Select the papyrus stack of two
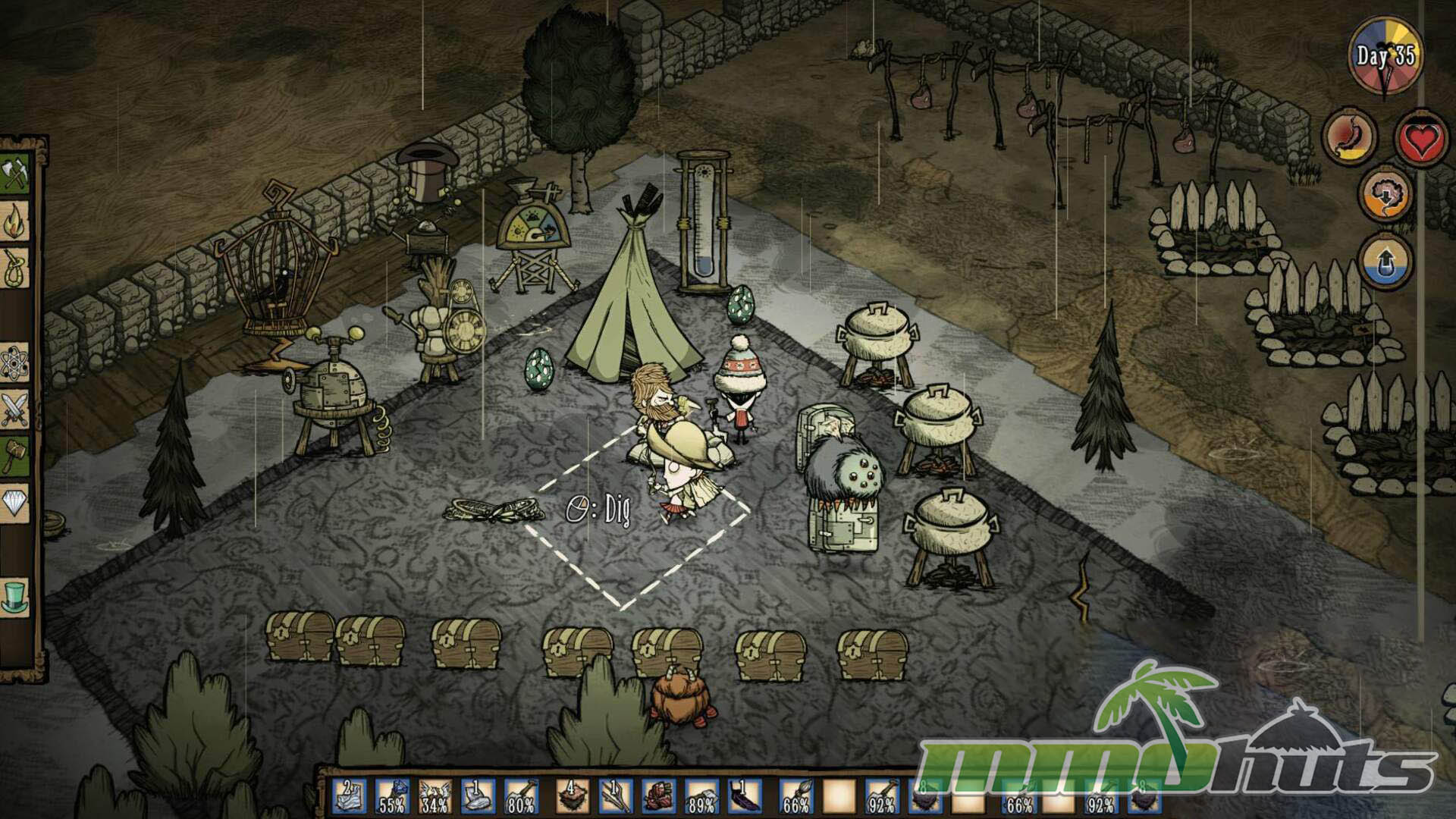Image resolution: width=1456 pixels, height=819 pixels. coord(350,798)
